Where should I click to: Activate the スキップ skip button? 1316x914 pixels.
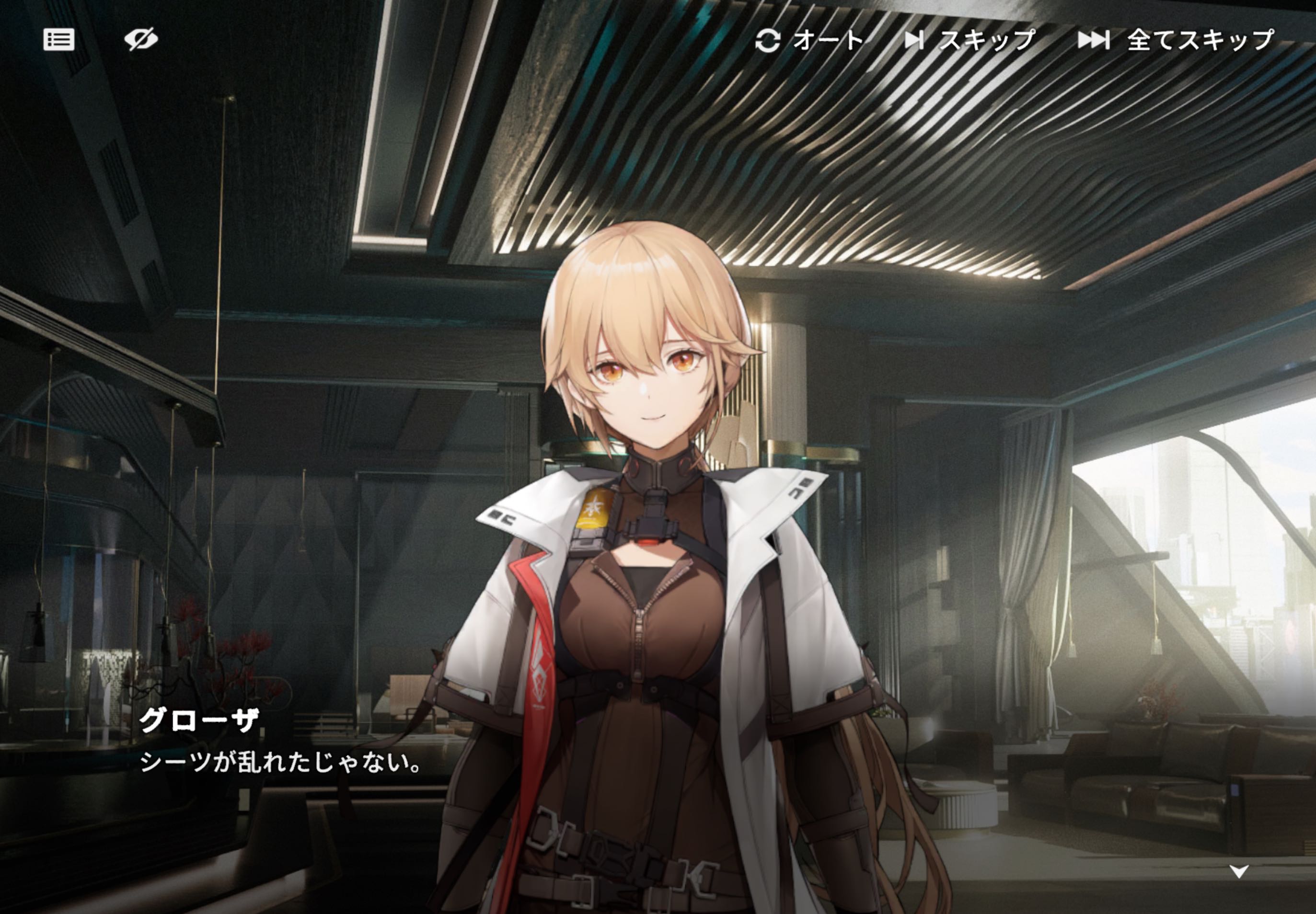[970, 40]
